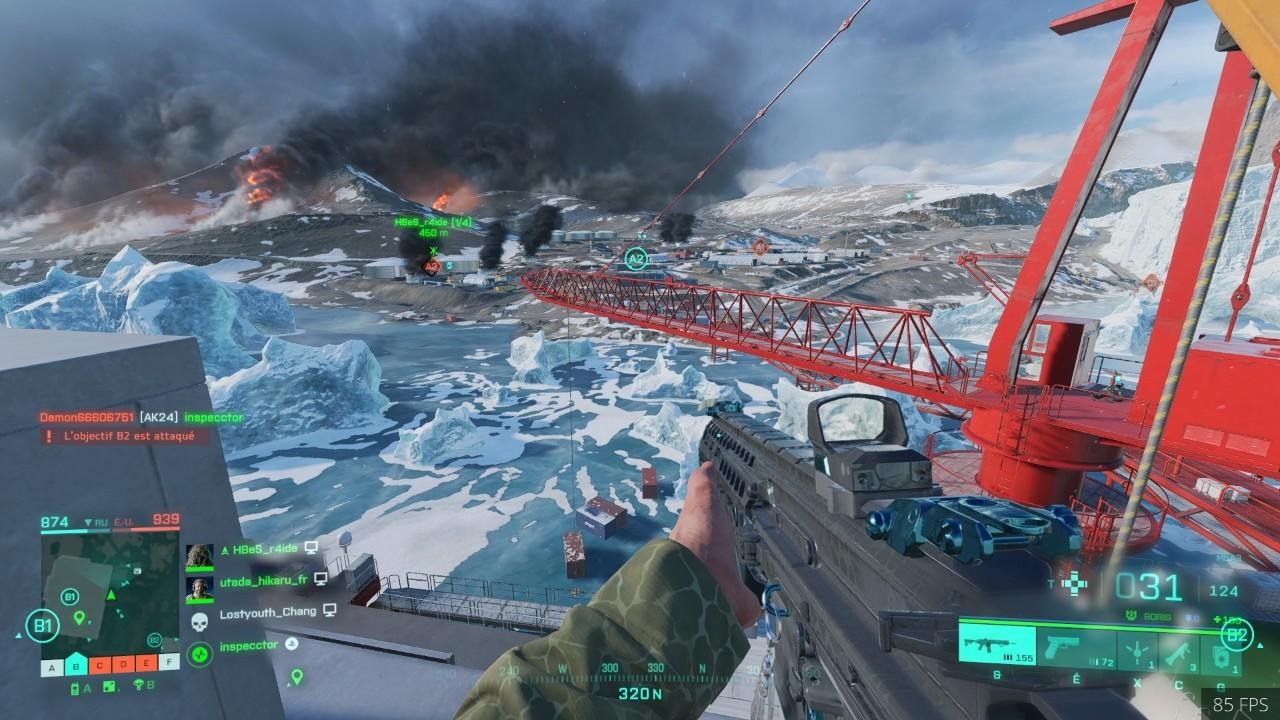This screenshot has height=720, width=1280.
Task: Select inspecctor in the squad list
Action: click(250, 645)
